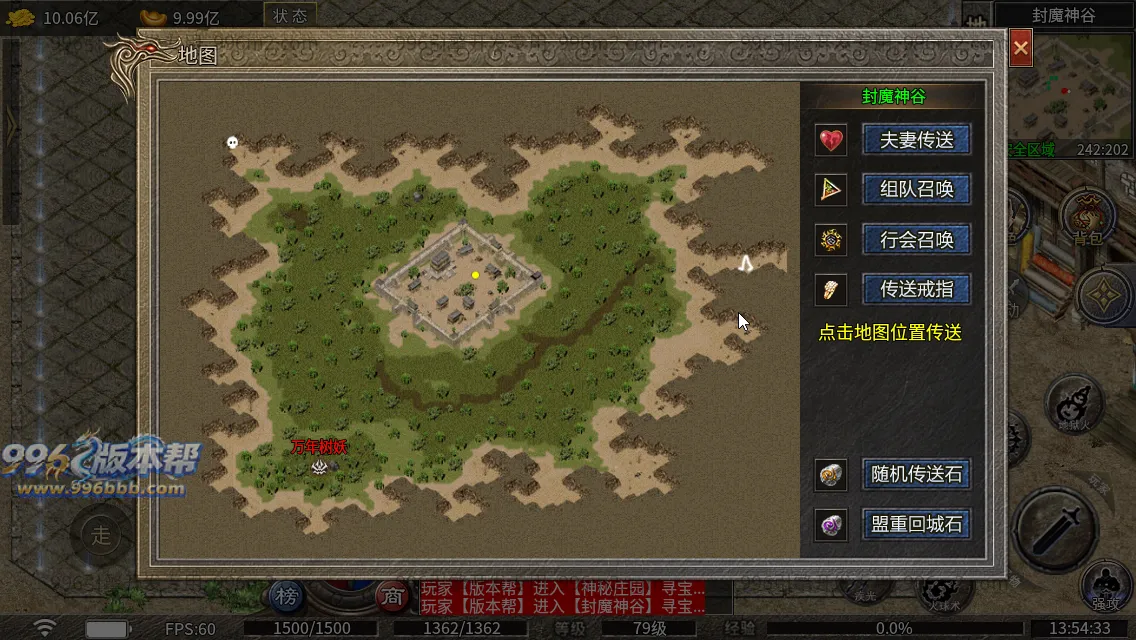The image size is (1136, 640).
Task: Use the 夫妻传送 teleport button
Action: click(916, 140)
